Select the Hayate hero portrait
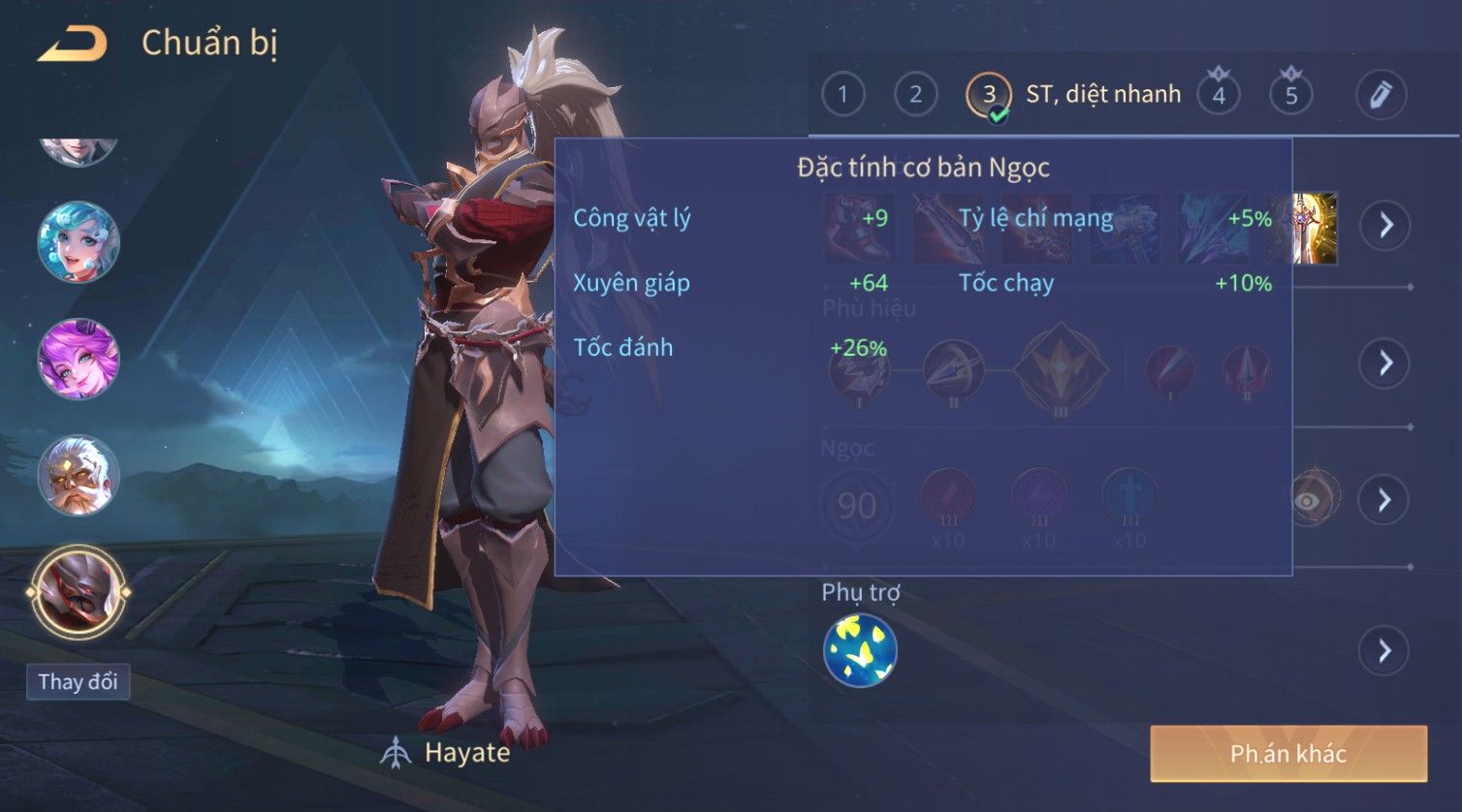Viewport: 1462px width, 812px height. (79, 592)
